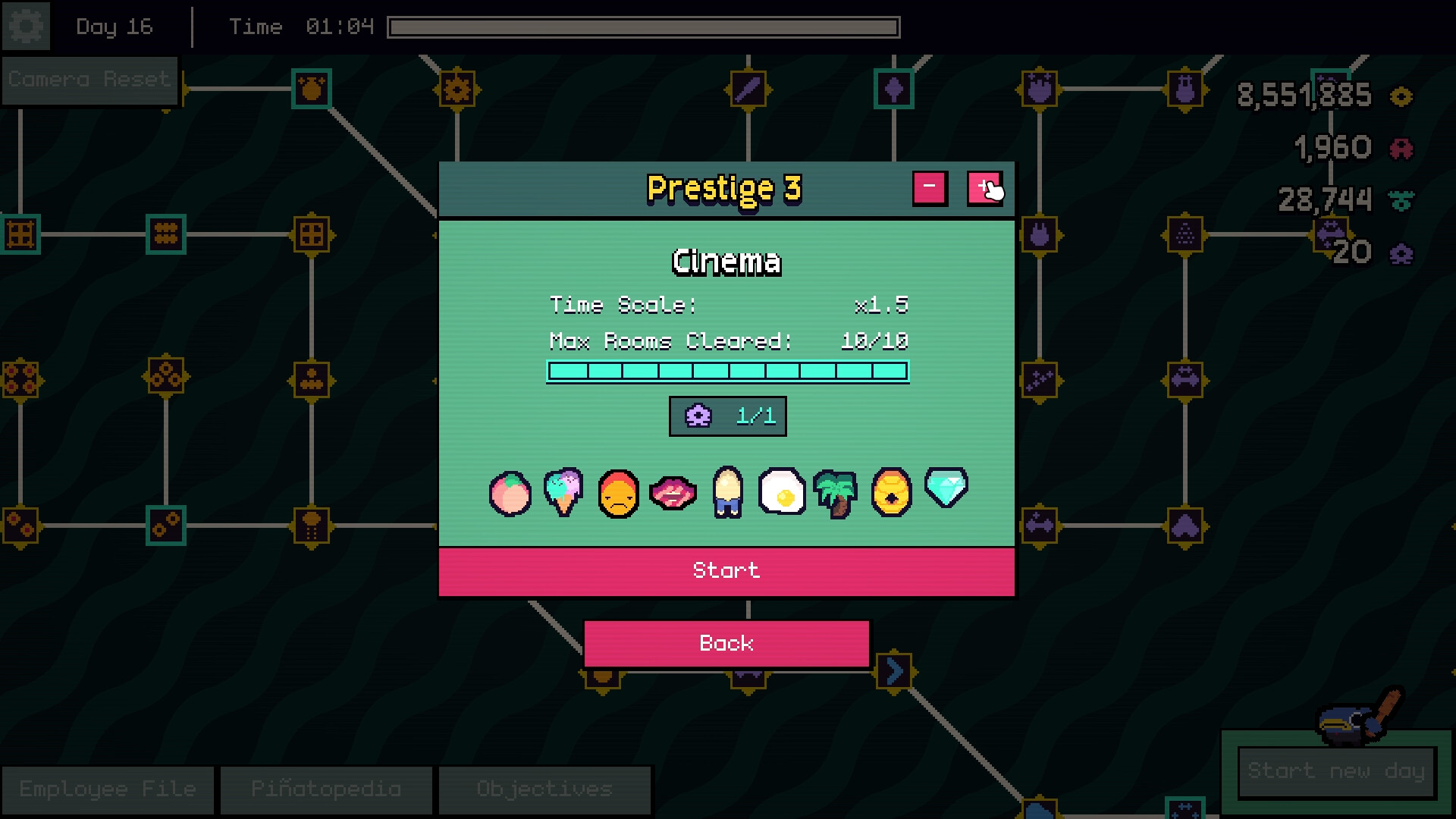Select the peach icon

tap(510, 493)
